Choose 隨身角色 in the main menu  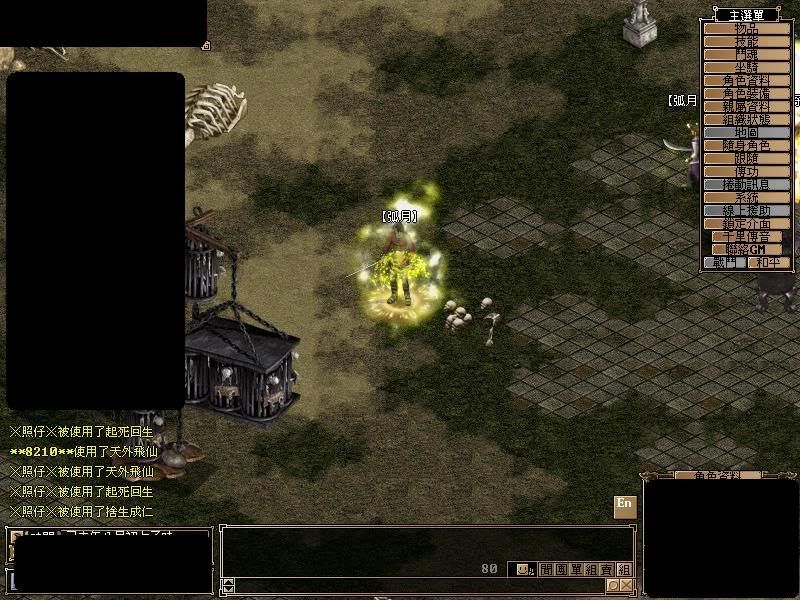[747, 145]
